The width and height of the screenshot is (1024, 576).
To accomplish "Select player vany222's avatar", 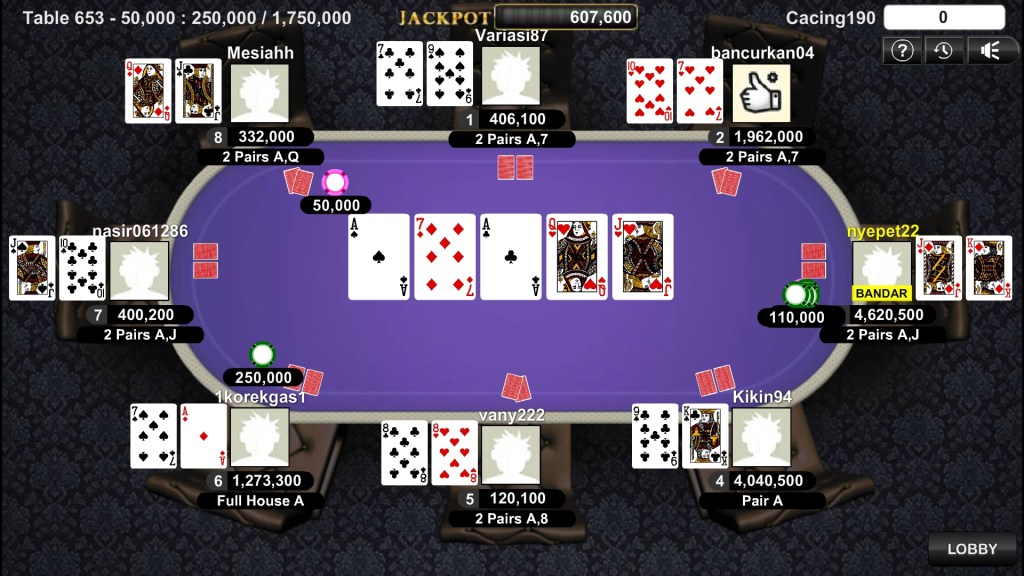I will pyautogui.click(x=510, y=454).
